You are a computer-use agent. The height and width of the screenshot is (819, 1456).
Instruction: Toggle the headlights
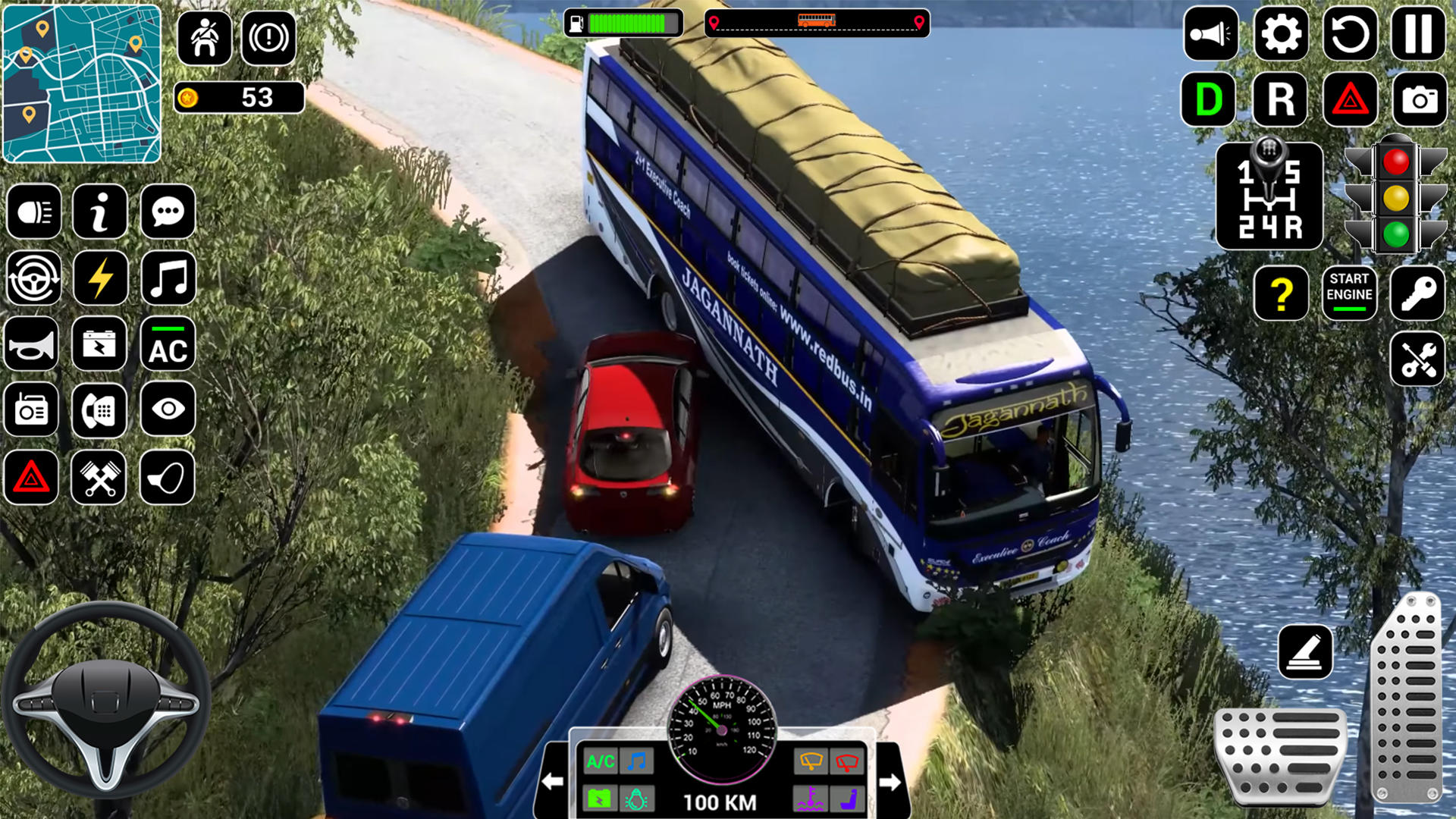(34, 213)
